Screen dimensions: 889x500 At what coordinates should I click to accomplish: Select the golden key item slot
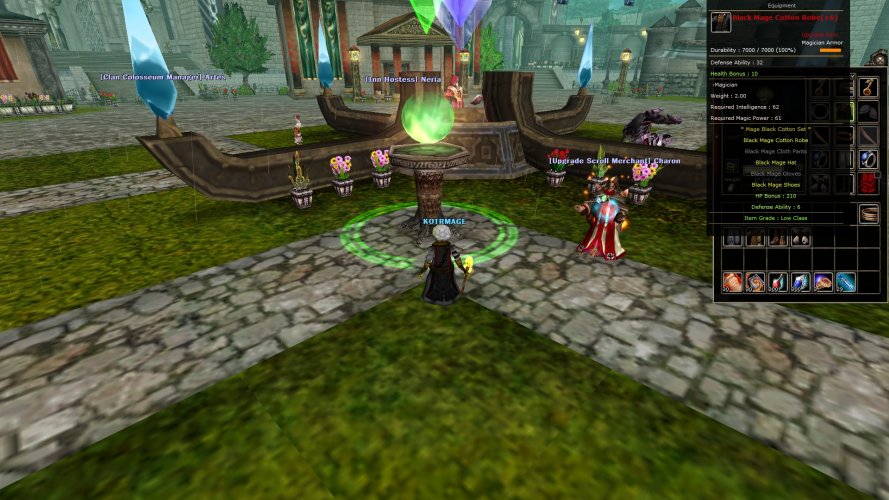pos(867,88)
